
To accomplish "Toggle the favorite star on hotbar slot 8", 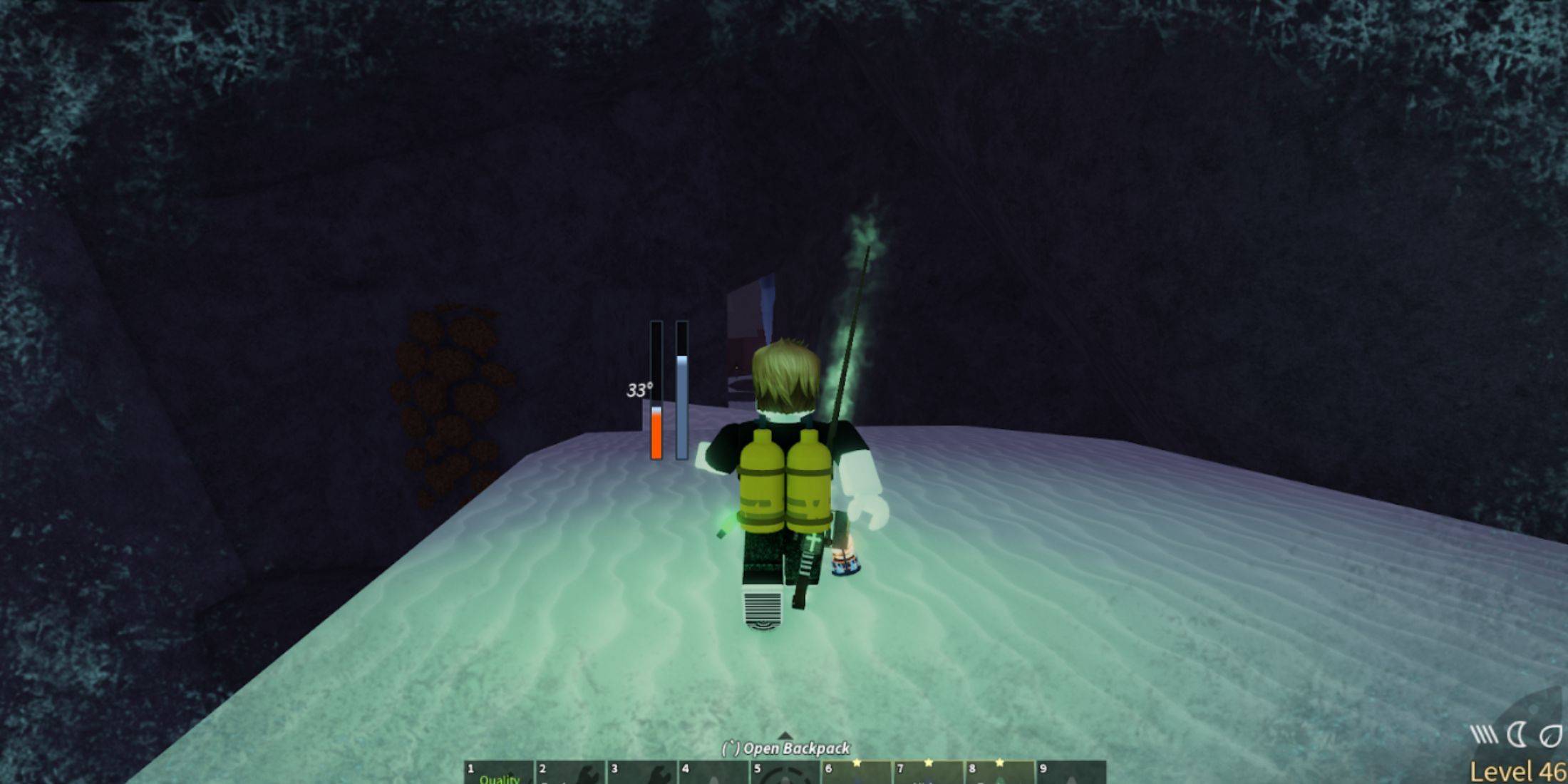I will pos(1001,762).
